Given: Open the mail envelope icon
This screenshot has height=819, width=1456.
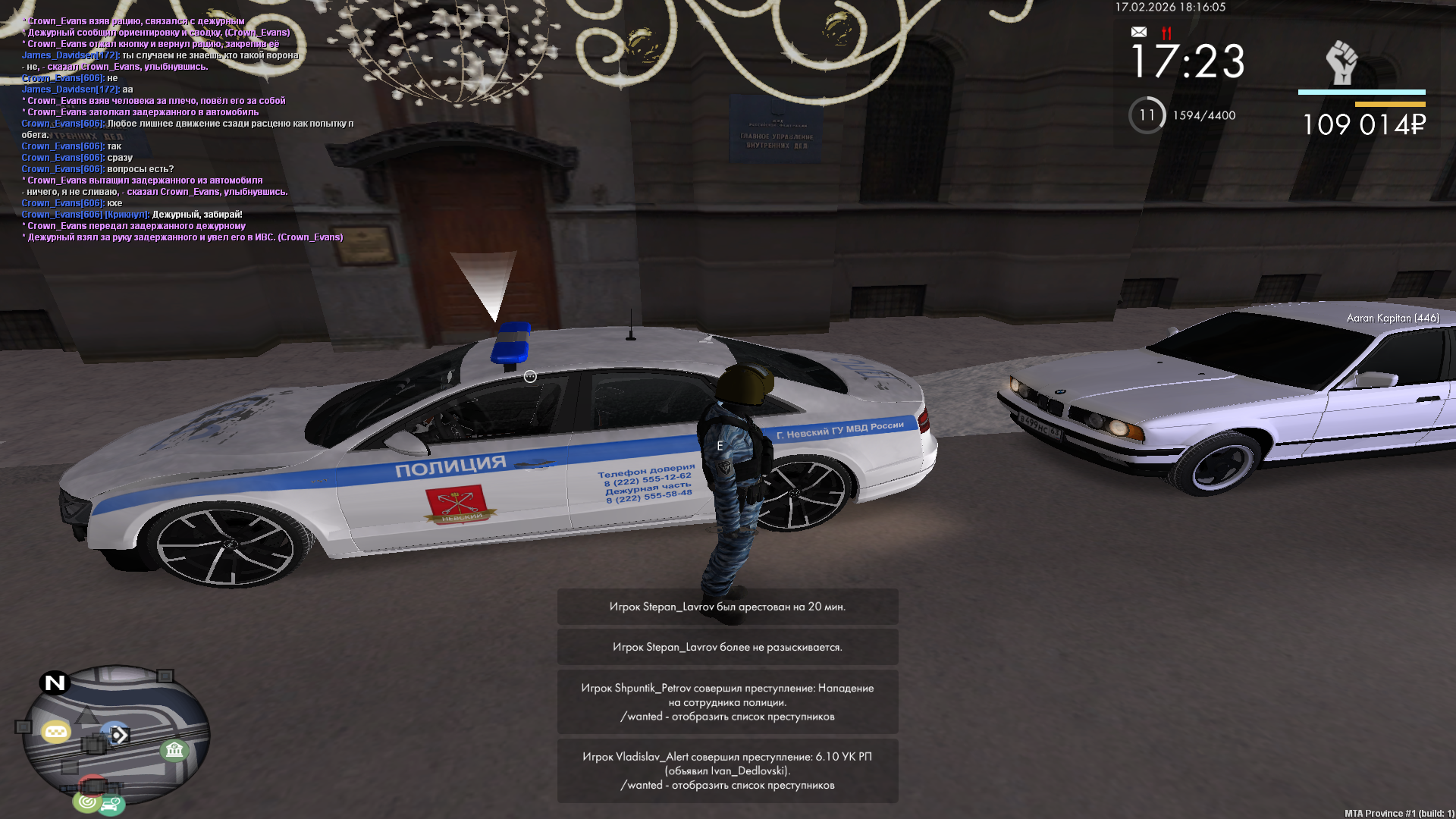Looking at the screenshot, I should pos(1138,32).
